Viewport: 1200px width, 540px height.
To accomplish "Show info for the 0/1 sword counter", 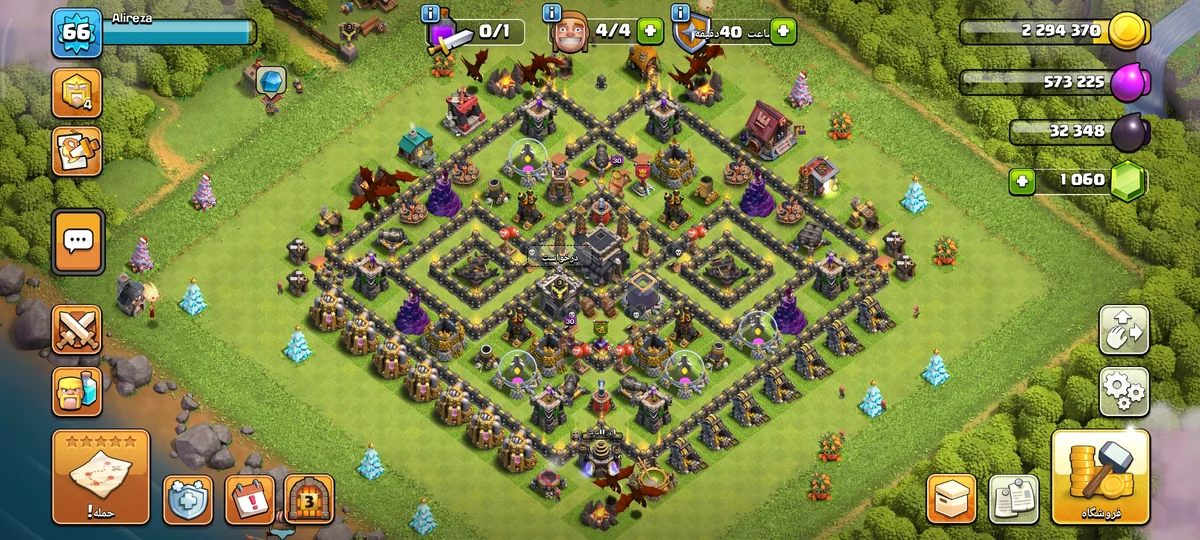I will [x=431, y=13].
